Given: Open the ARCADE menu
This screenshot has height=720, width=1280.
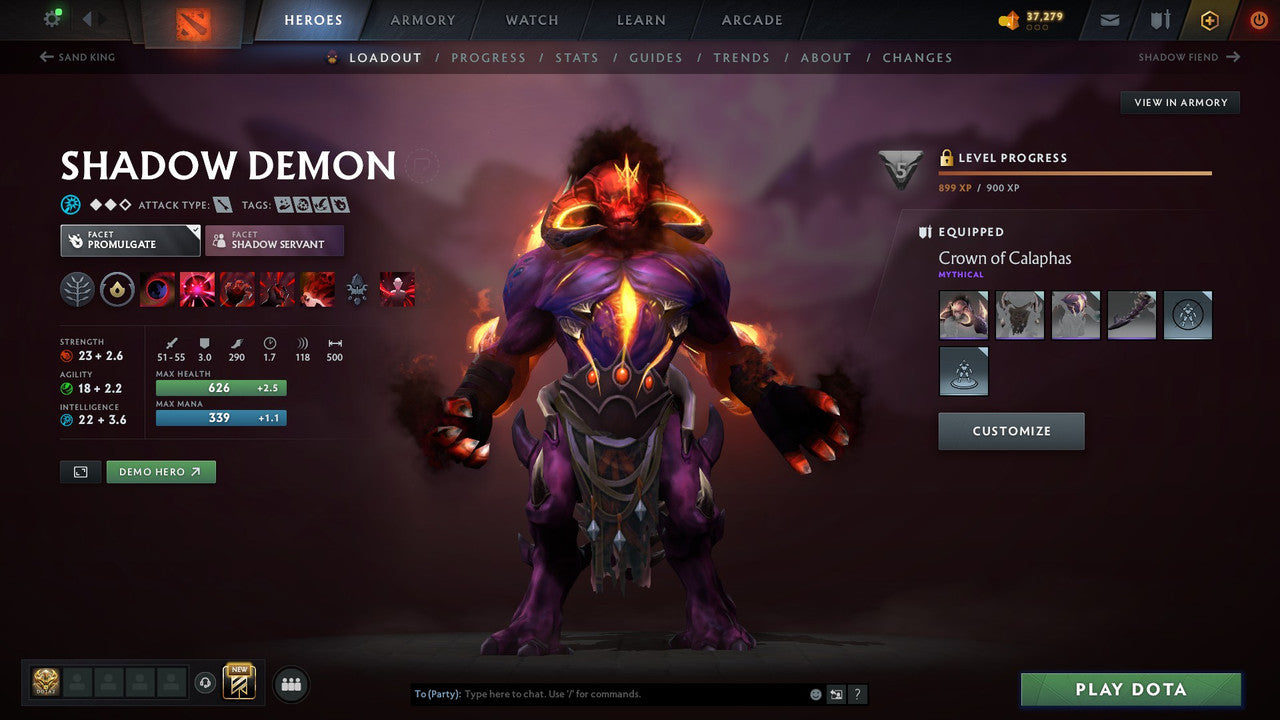Looking at the screenshot, I should [x=751, y=19].
